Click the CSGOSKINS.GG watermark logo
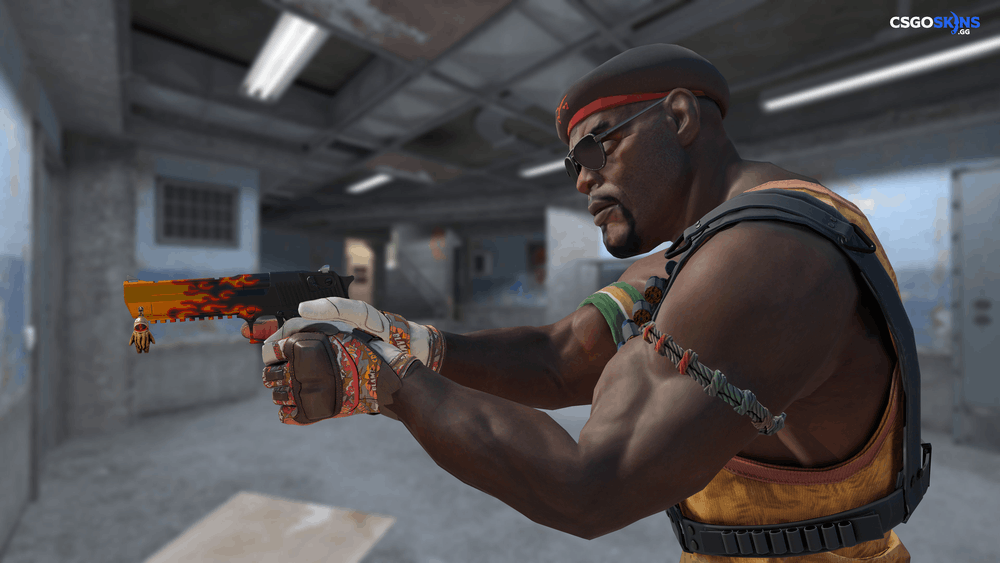1000x563 pixels. [934, 23]
